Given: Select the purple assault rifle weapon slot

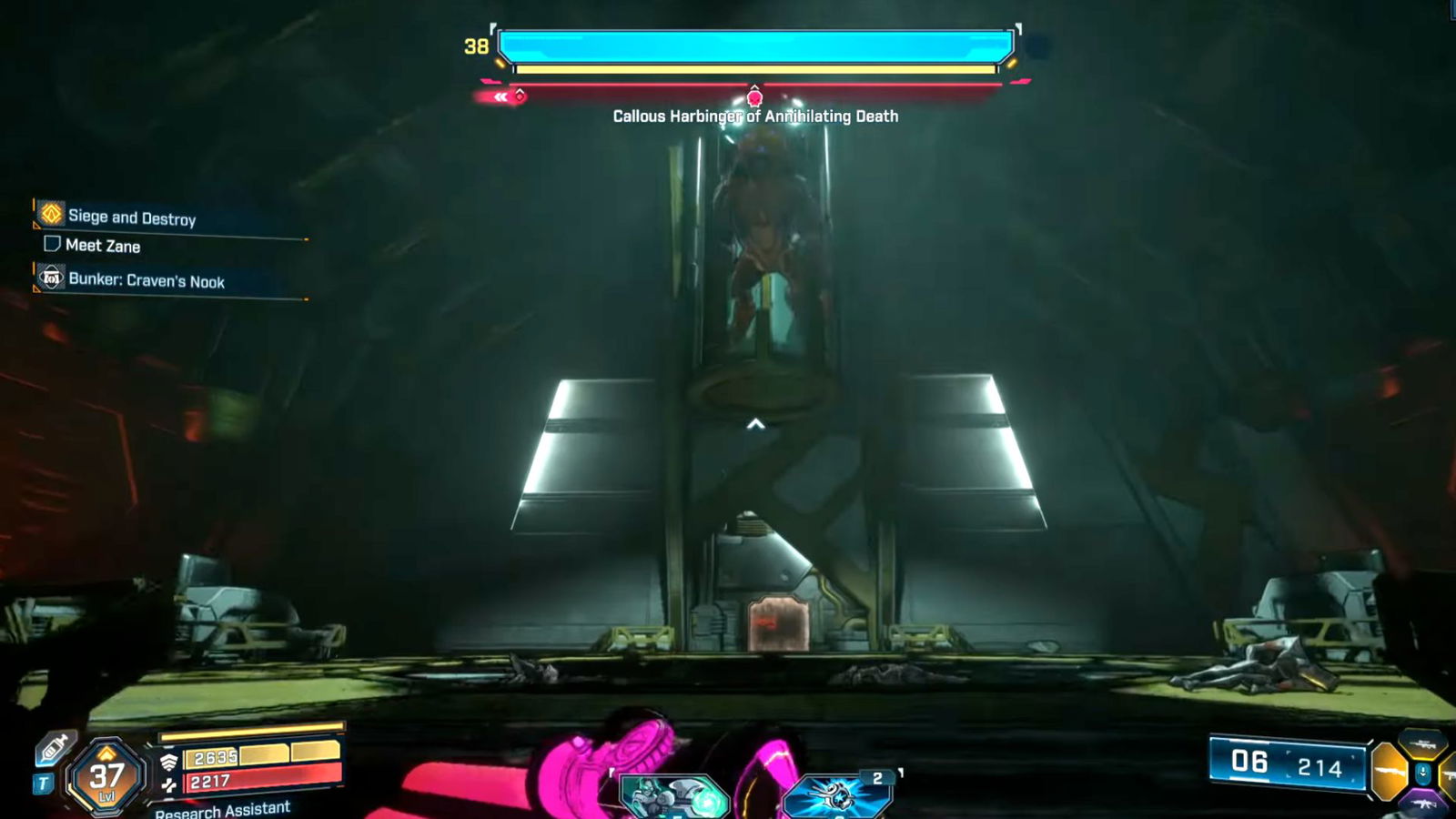Looking at the screenshot, I should click(1423, 804).
